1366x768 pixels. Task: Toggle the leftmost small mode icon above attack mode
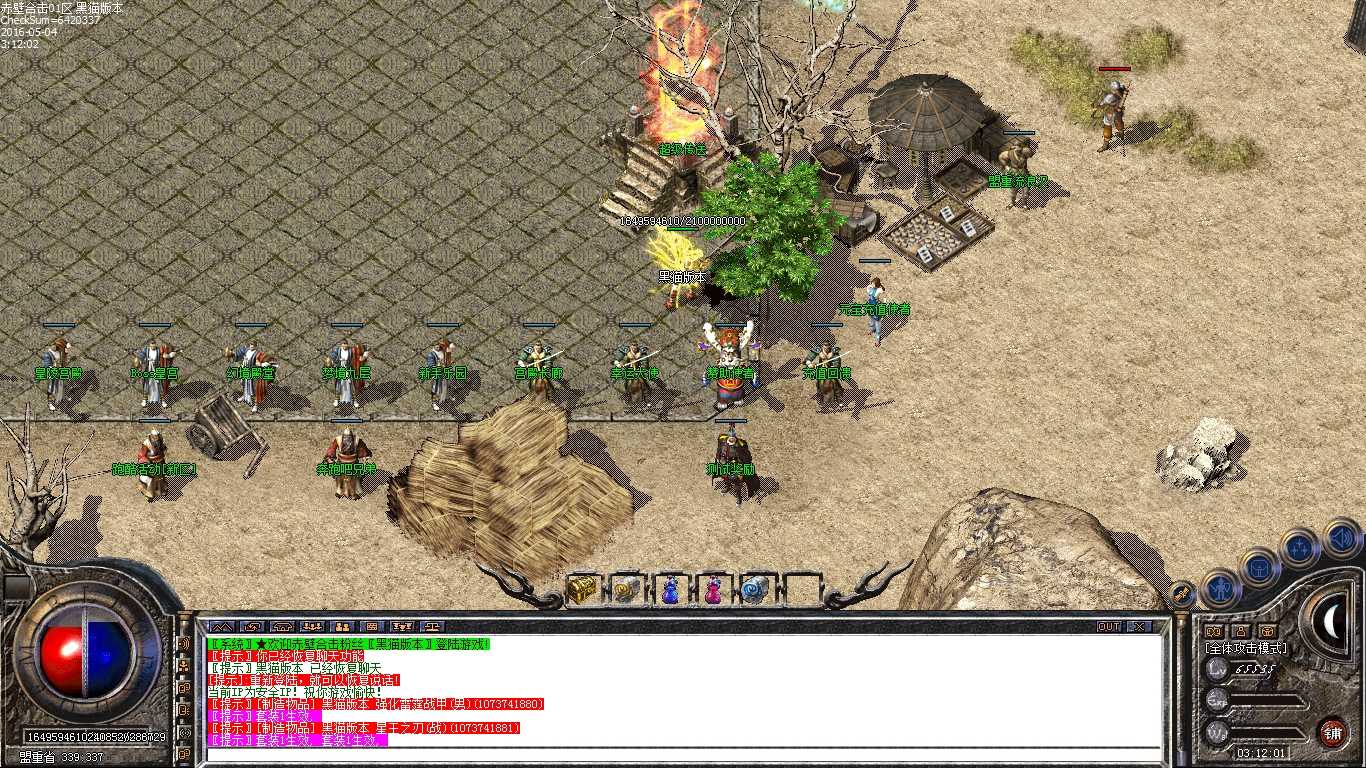coord(1213,631)
